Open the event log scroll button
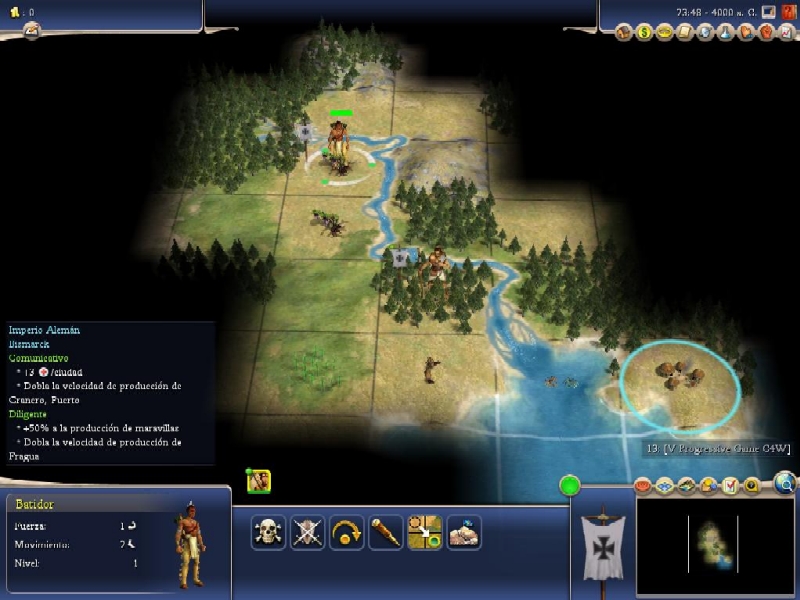 coord(31,31)
